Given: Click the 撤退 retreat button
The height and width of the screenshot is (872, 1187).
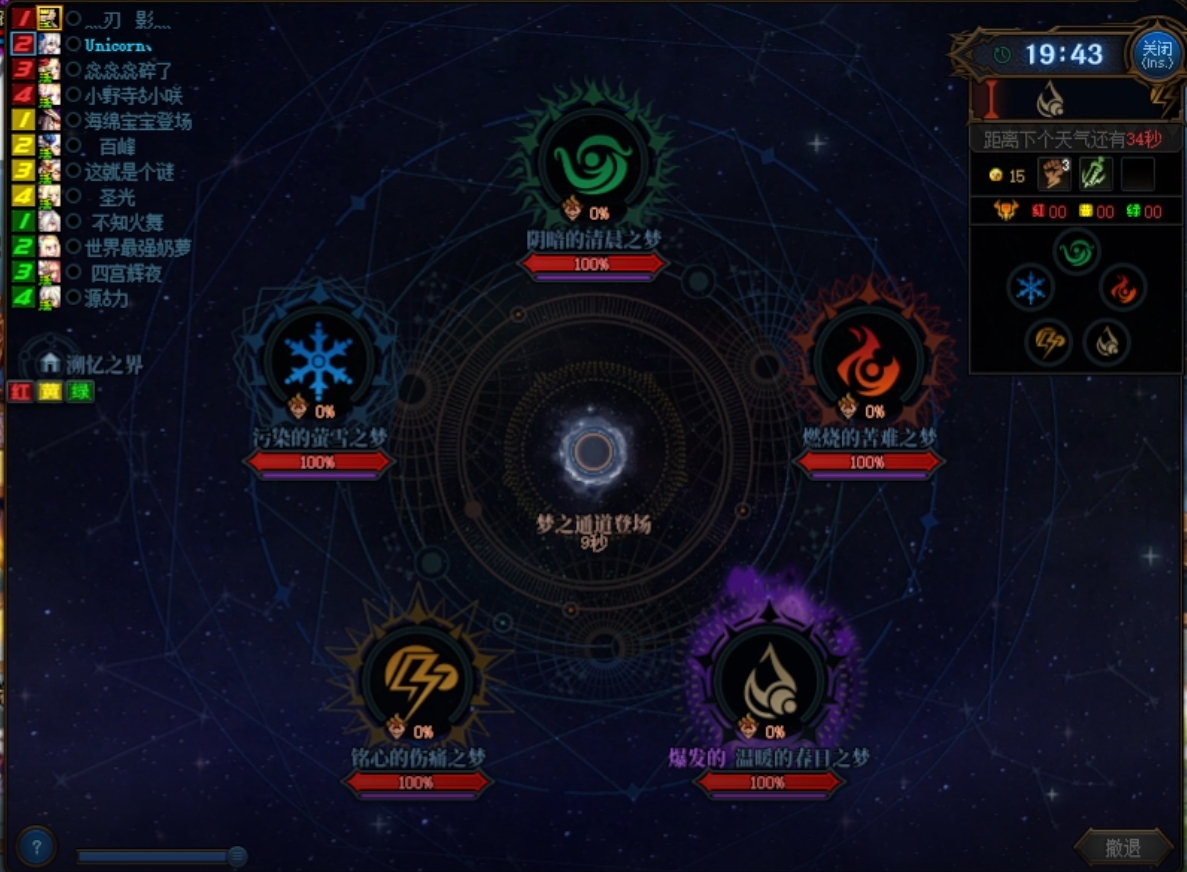Looking at the screenshot, I should click(1123, 848).
